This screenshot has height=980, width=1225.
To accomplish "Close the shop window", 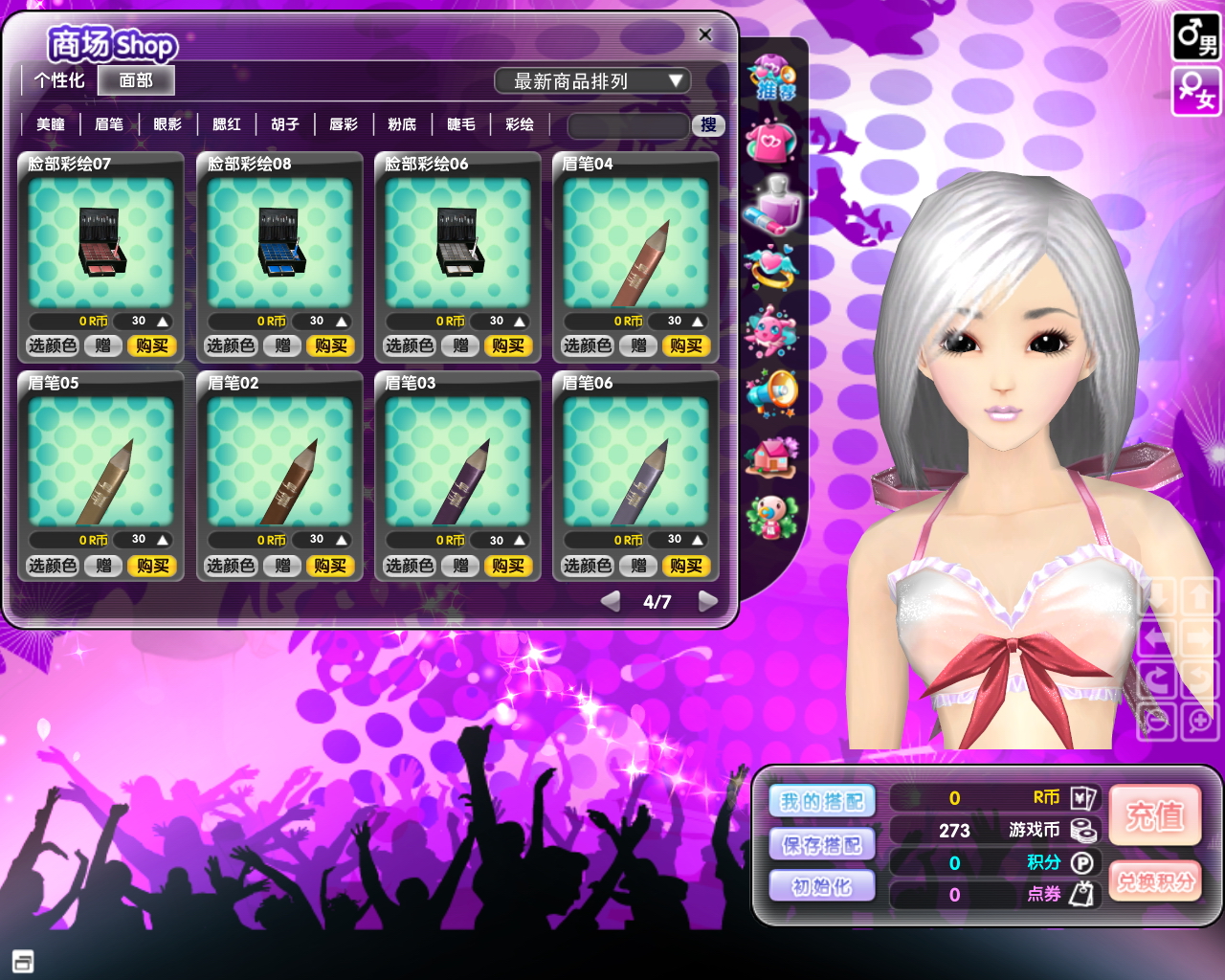I will point(705,34).
